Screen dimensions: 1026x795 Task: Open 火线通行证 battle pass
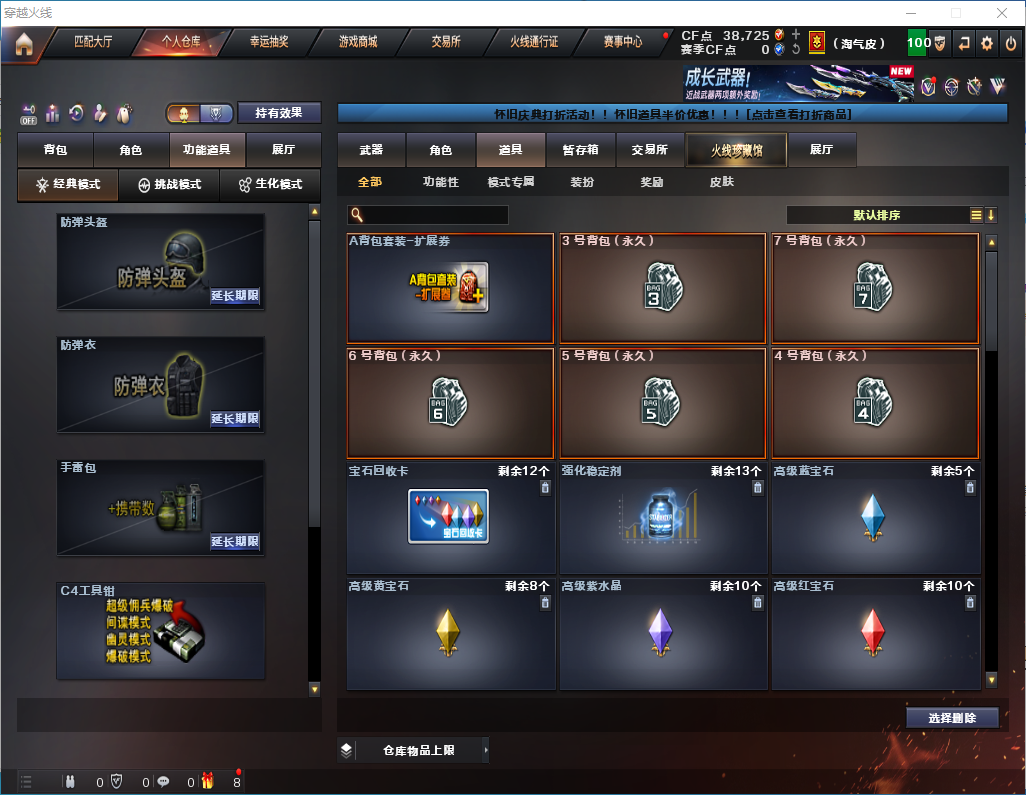pos(534,42)
